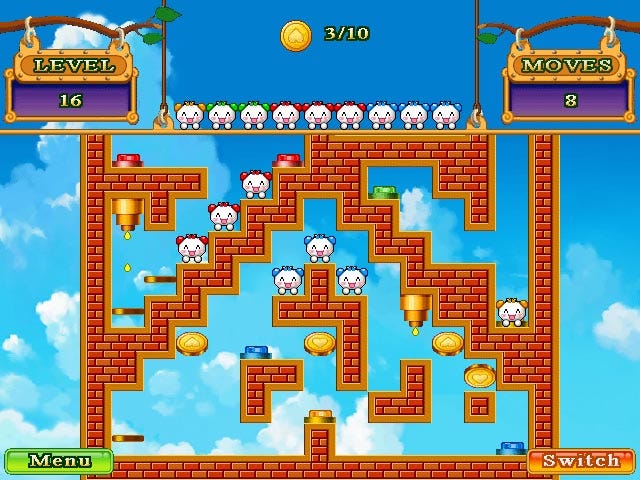Image resolution: width=640 pixels, height=480 pixels.
Task: Open the green Menu button
Action: 59,461
